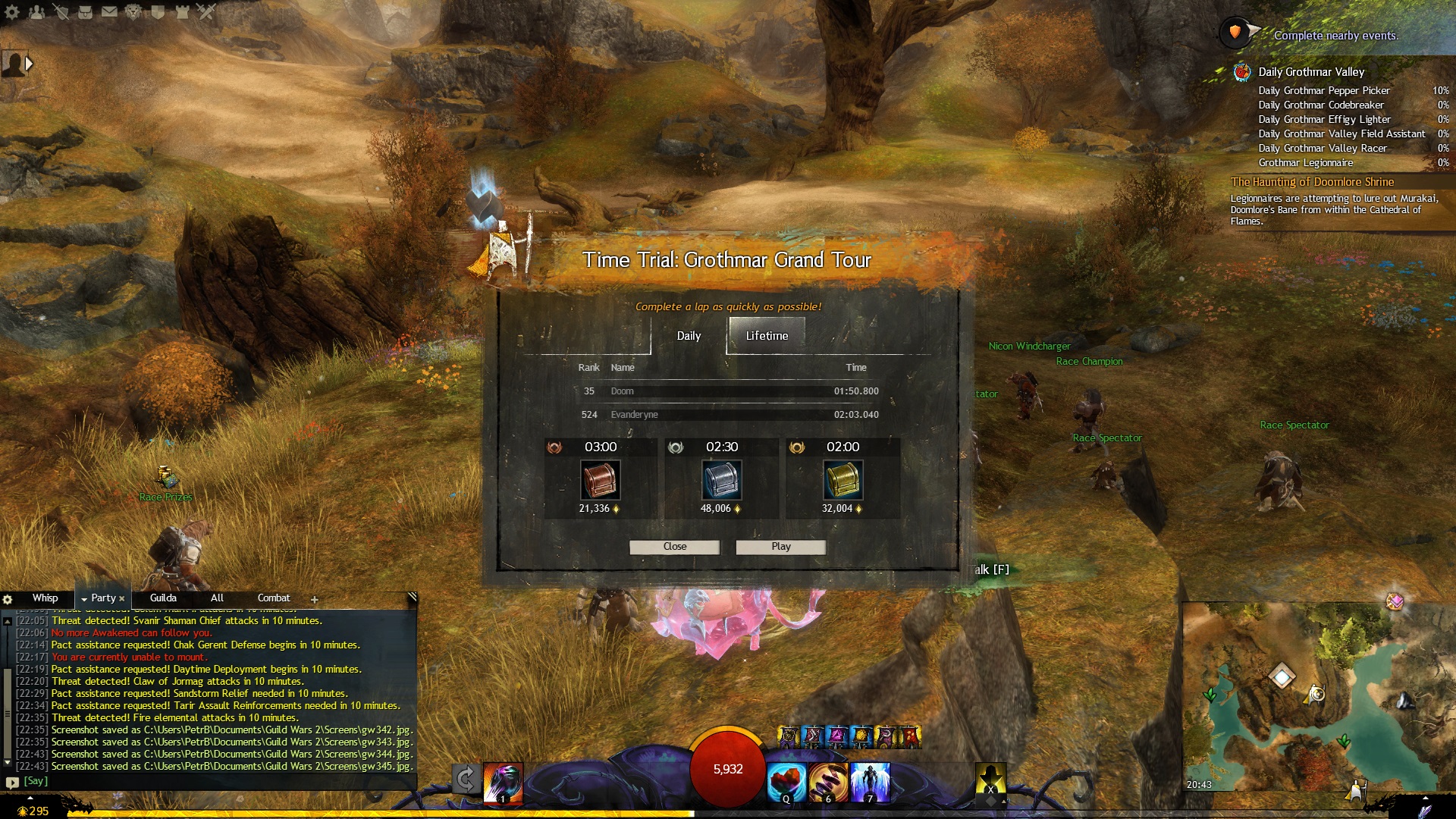This screenshot has height=819, width=1456.
Task: Open the game menu gear icon
Action: point(12,11)
